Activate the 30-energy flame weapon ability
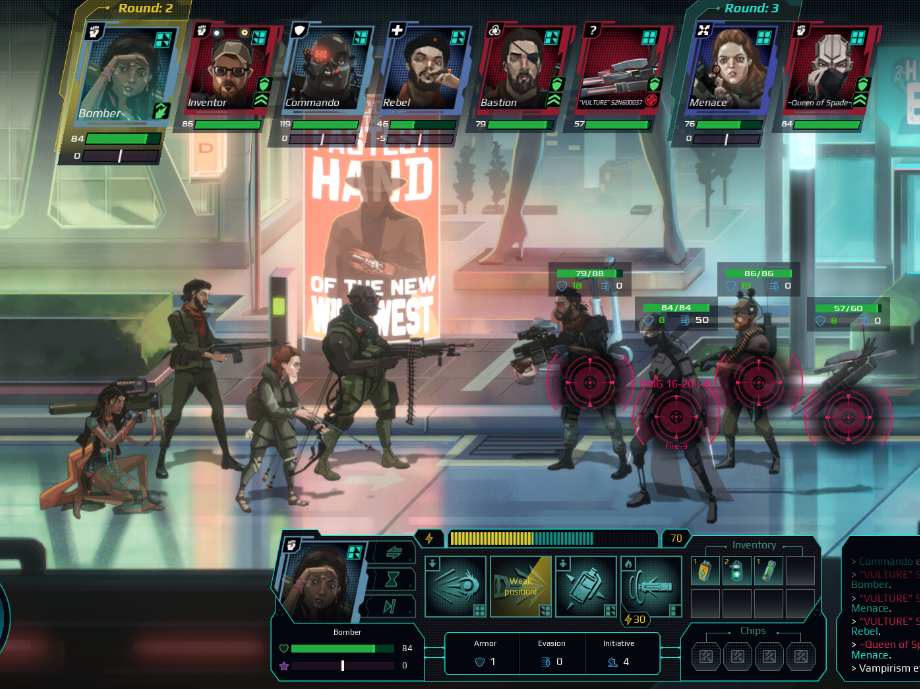Screen dimensions: 920x689 651,587
